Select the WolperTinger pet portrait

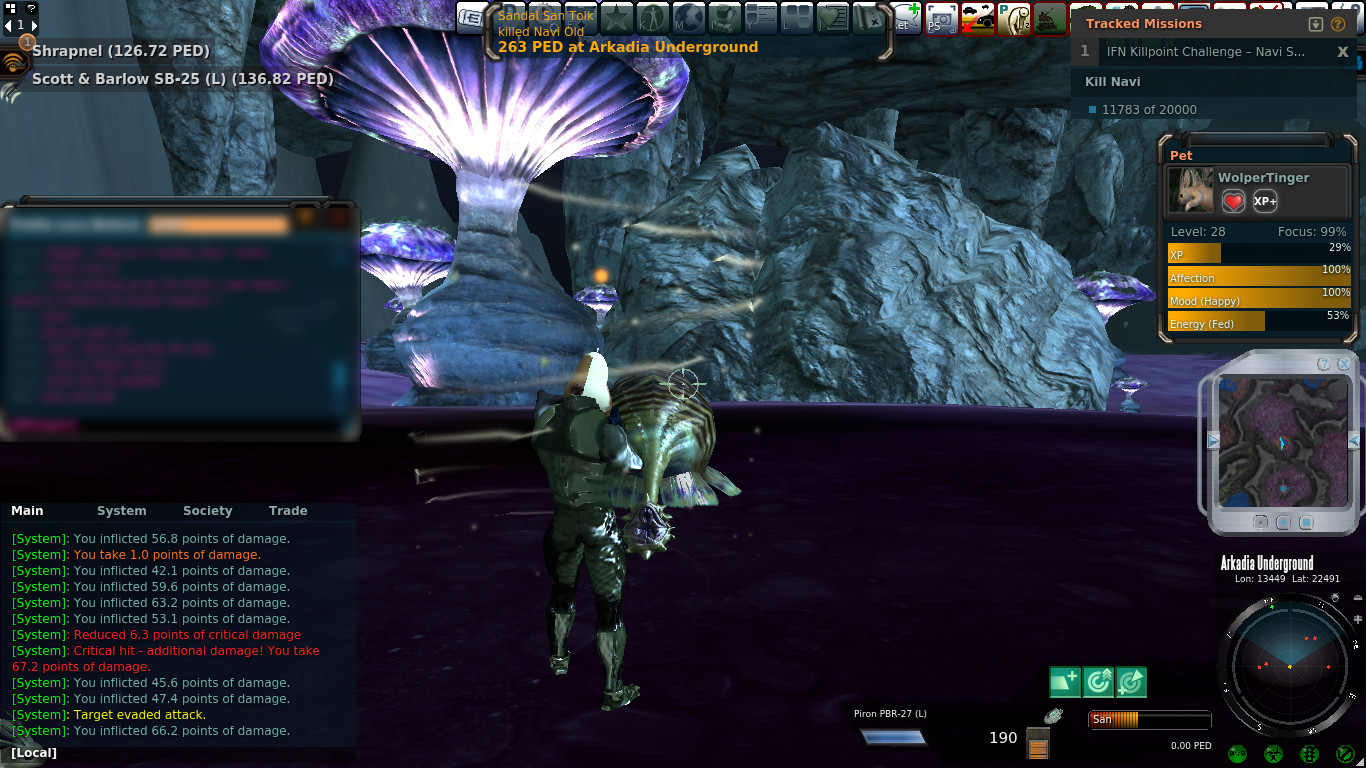(x=1190, y=190)
